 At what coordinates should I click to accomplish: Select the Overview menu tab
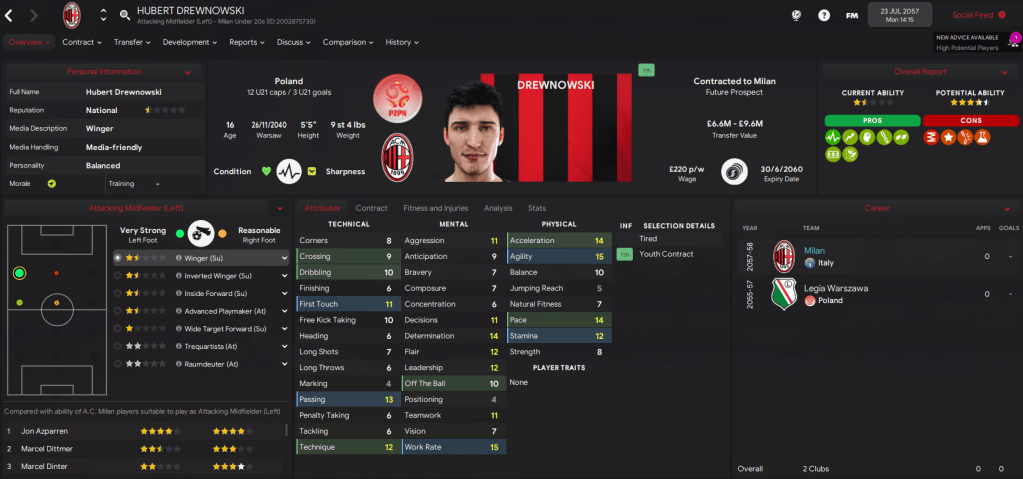(x=27, y=42)
